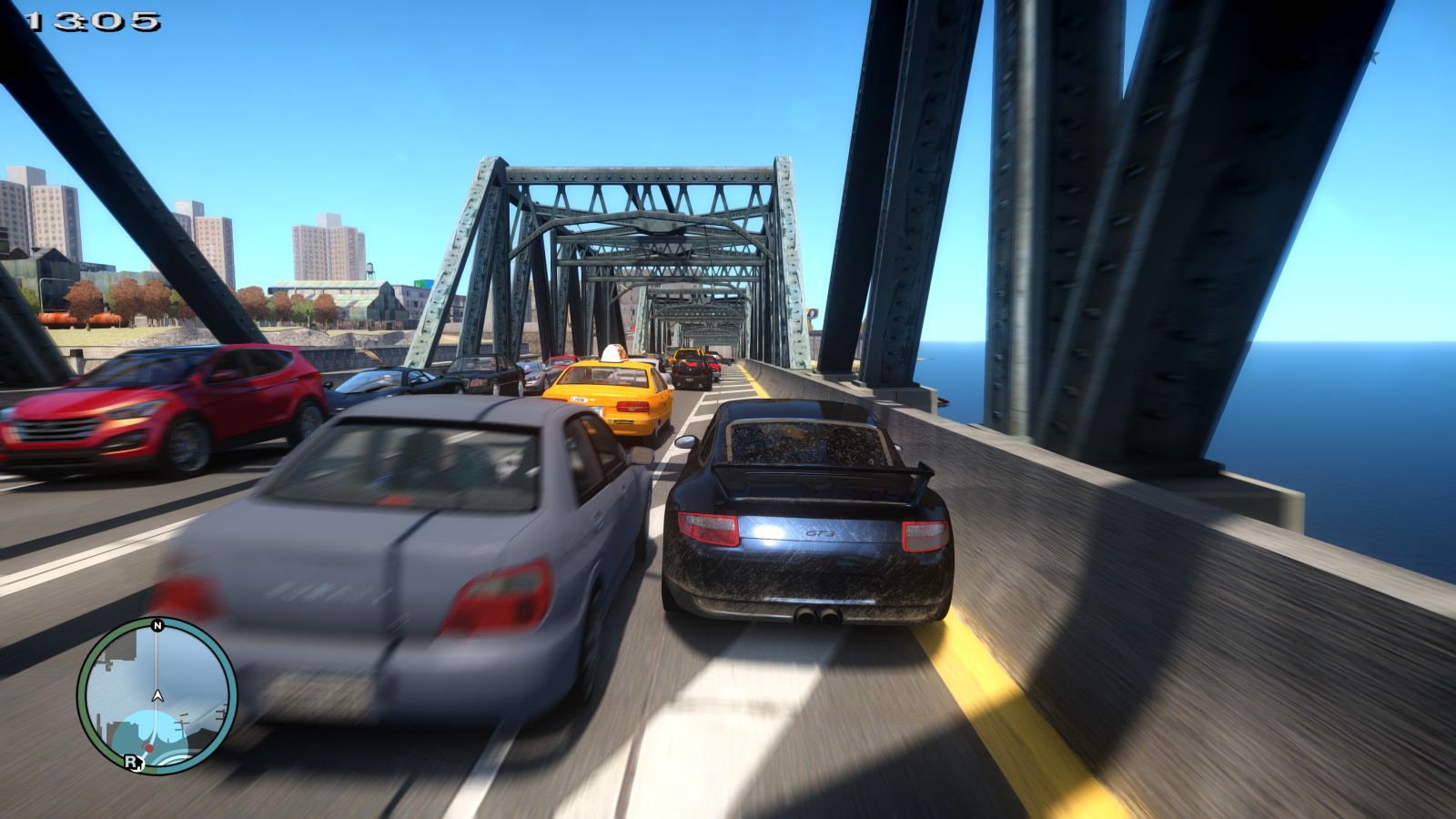Click the N compass marker on the radar
This screenshot has height=819, width=1456.
[x=157, y=625]
